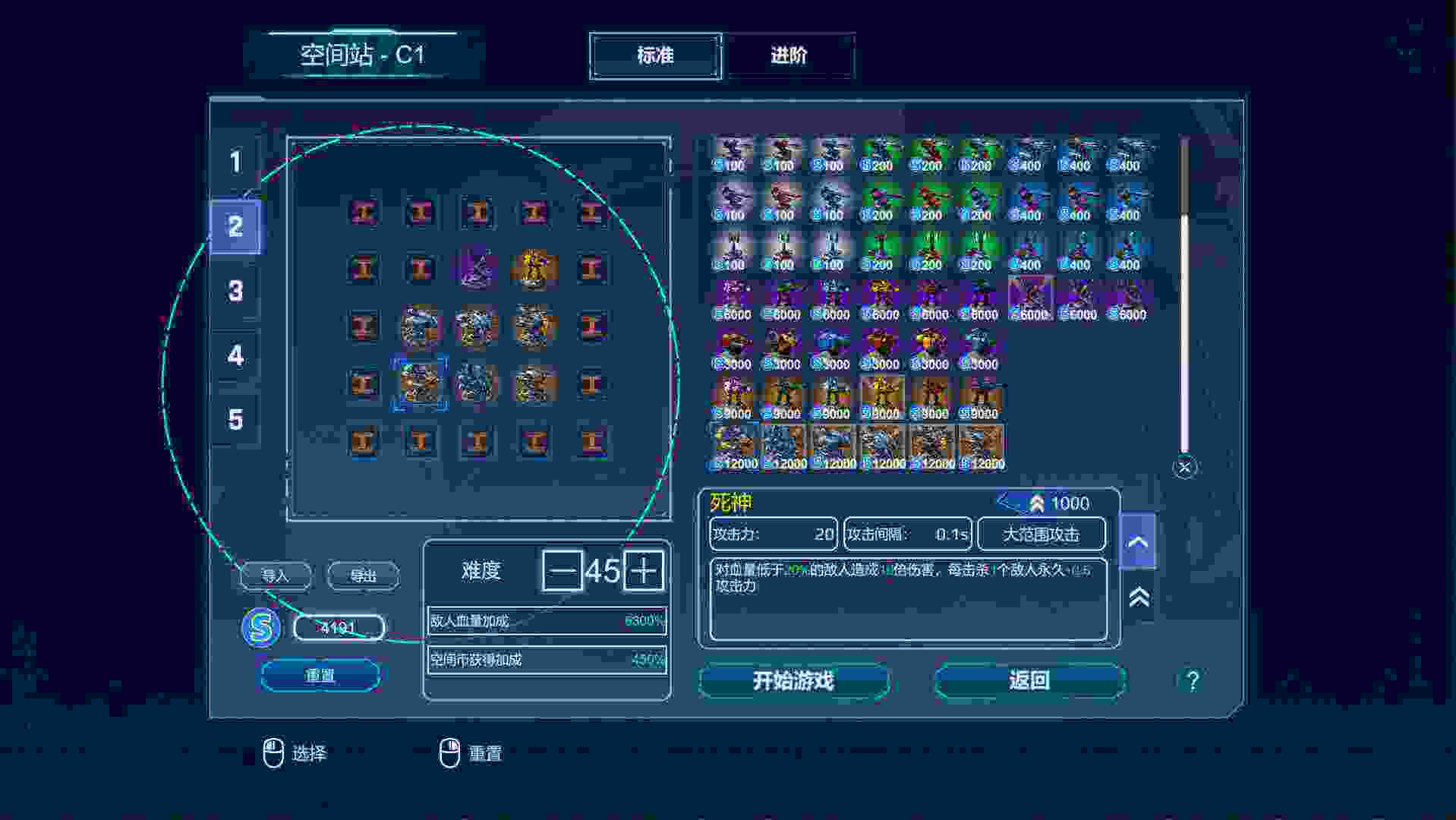Upgrade the unit with the single up-arrow button
This screenshot has width=1456, height=820.
[x=1138, y=541]
